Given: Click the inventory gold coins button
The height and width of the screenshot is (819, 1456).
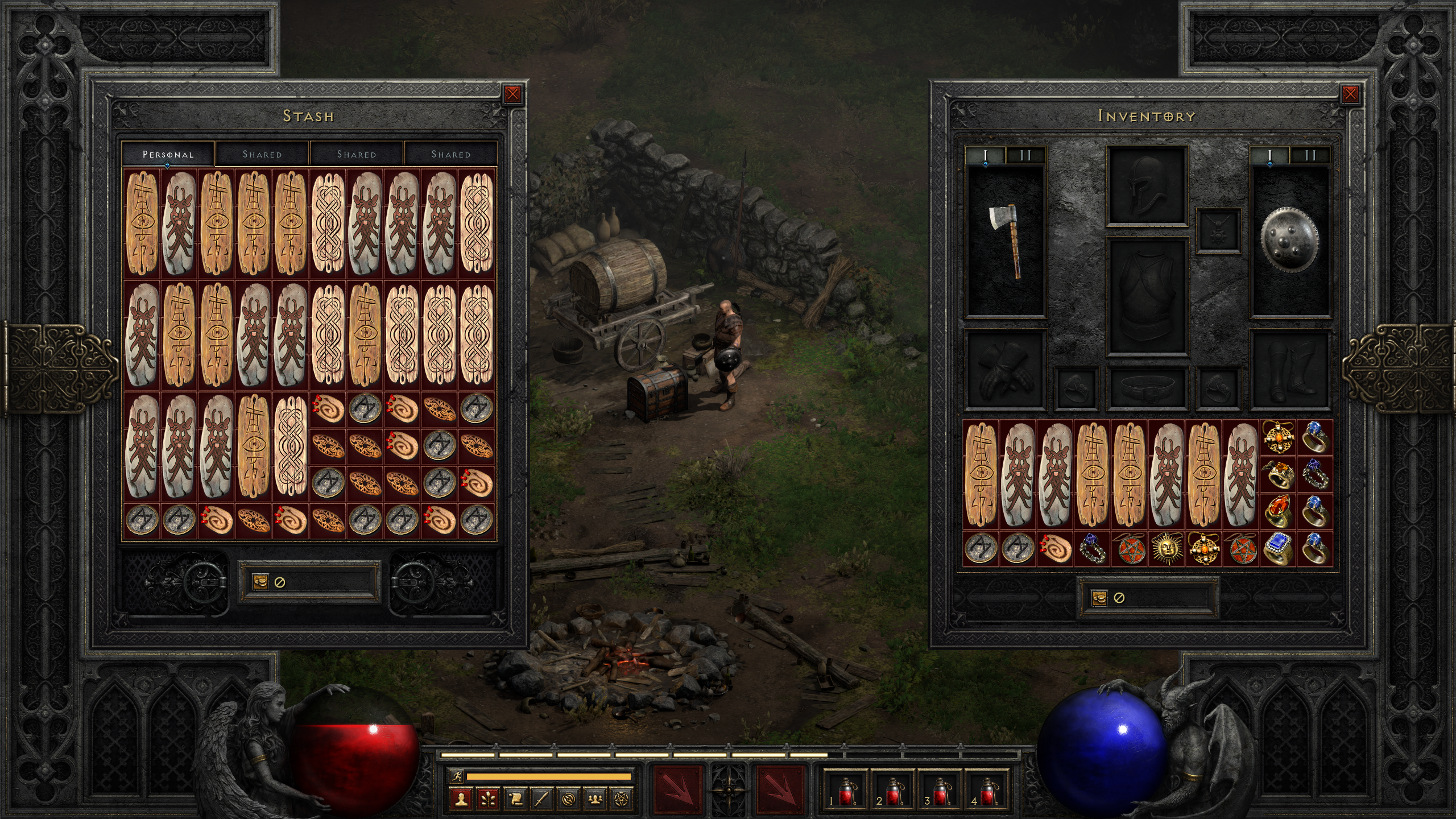Looking at the screenshot, I should (1099, 598).
